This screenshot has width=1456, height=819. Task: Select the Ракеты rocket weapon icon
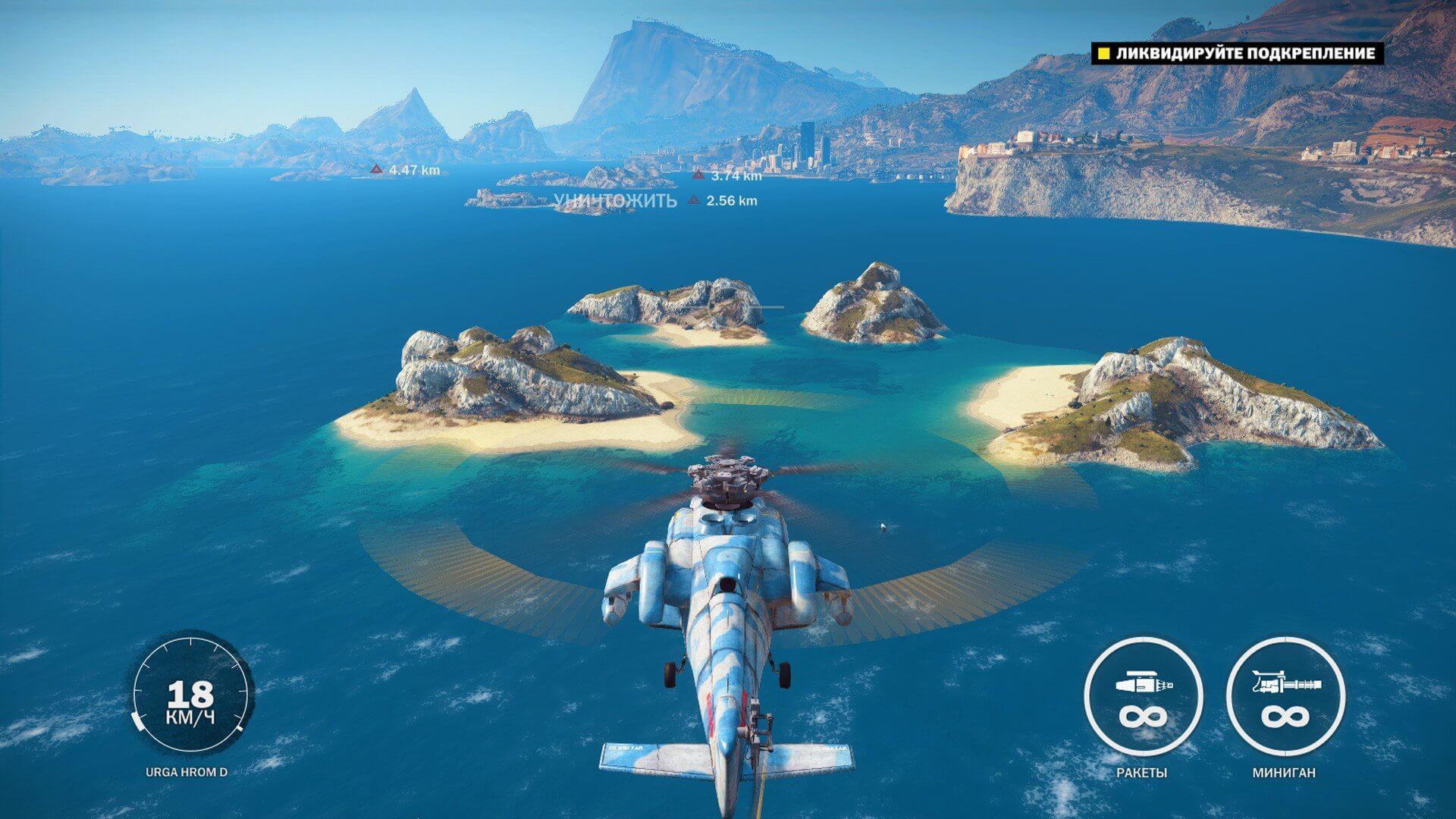[x=1143, y=698]
